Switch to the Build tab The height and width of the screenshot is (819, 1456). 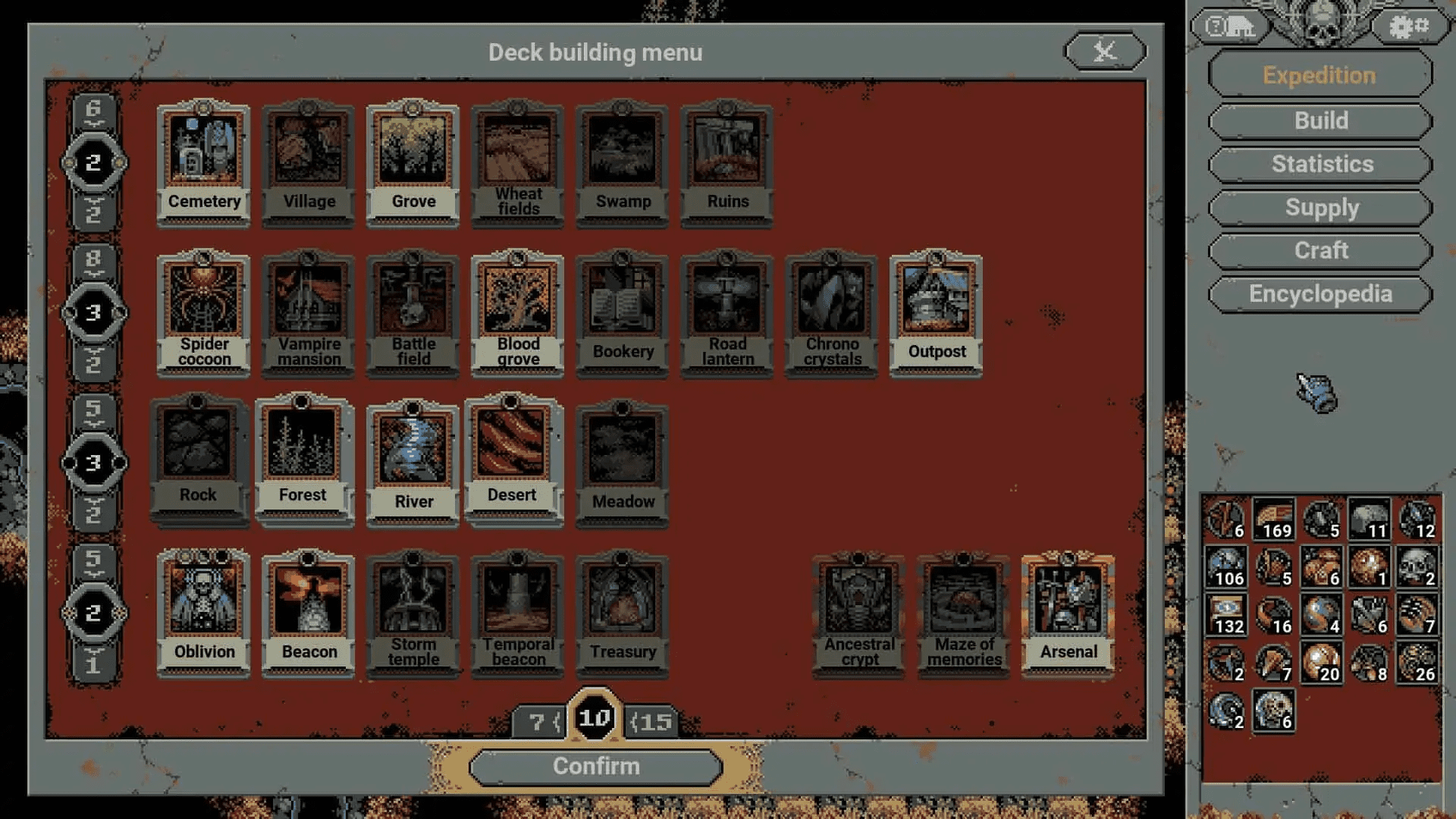pyautogui.click(x=1319, y=121)
